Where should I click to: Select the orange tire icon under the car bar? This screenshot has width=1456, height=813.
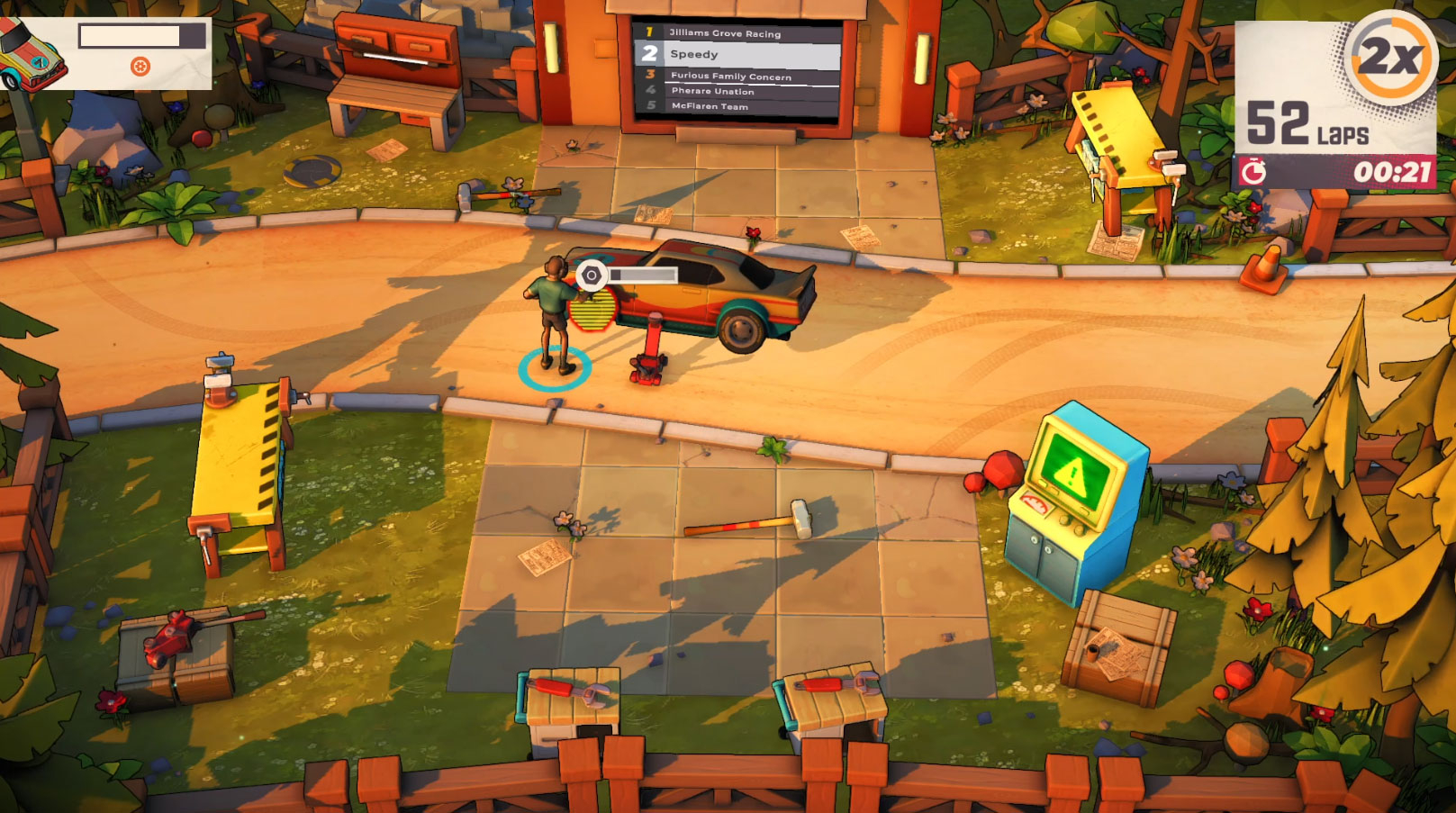click(140, 66)
